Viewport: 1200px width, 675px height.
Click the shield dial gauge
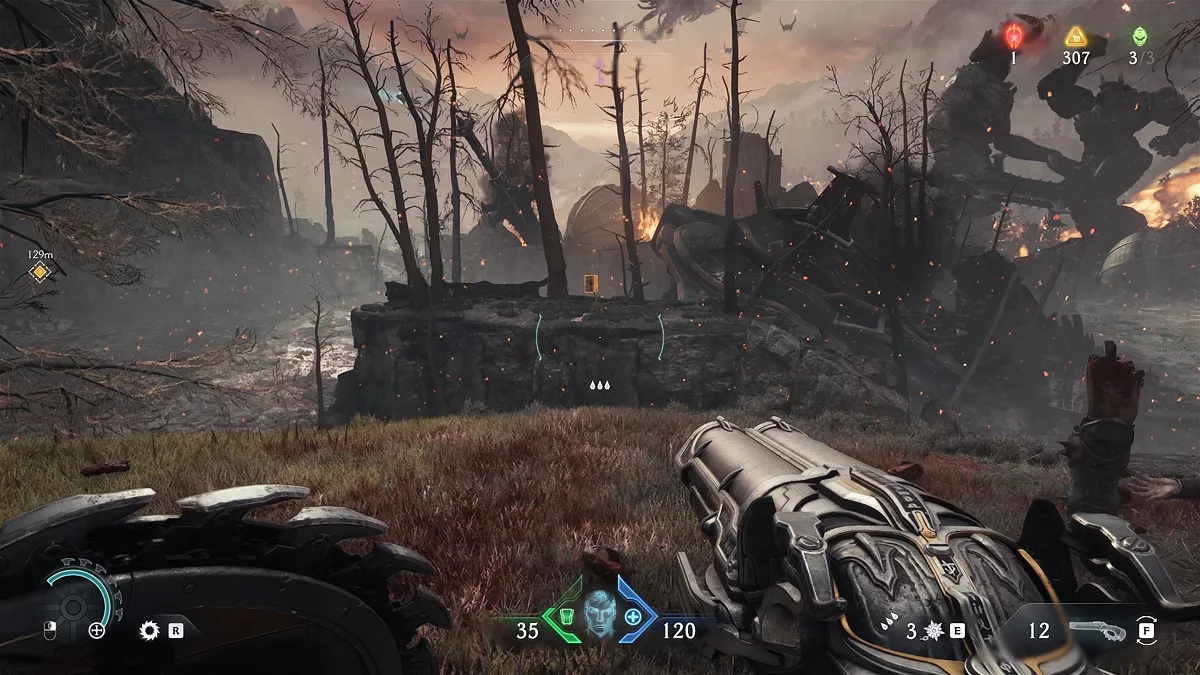coord(74,606)
